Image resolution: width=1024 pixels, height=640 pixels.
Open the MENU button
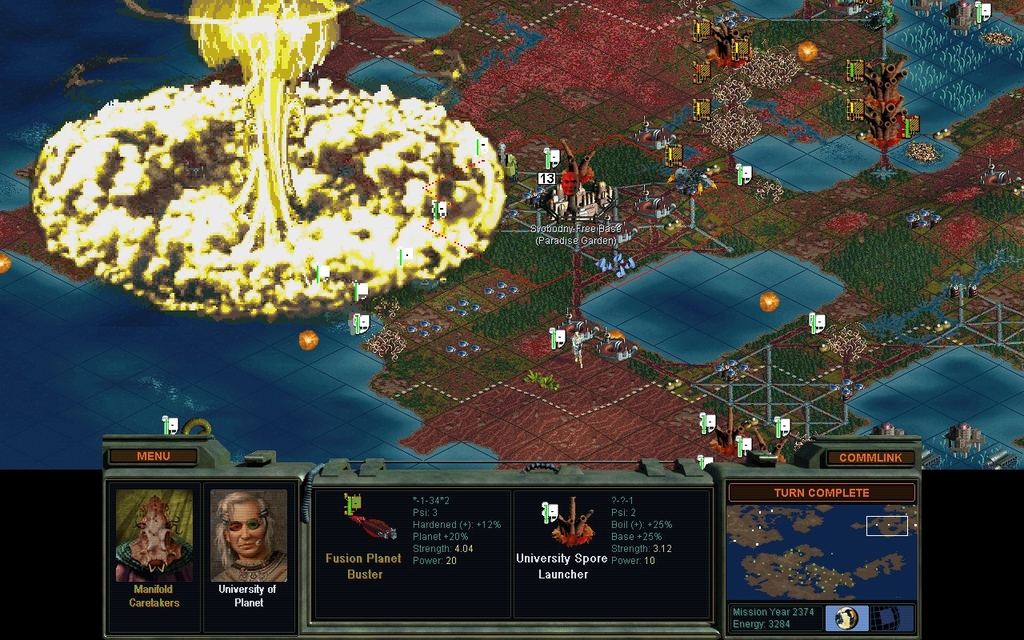point(153,456)
